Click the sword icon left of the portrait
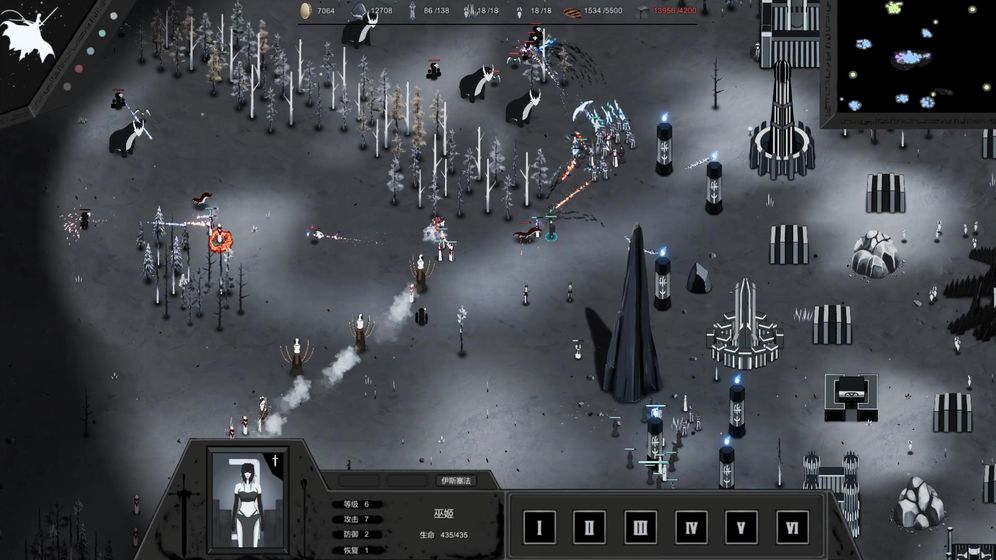This screenshot has width=996, height=560. tap(183, 502)
